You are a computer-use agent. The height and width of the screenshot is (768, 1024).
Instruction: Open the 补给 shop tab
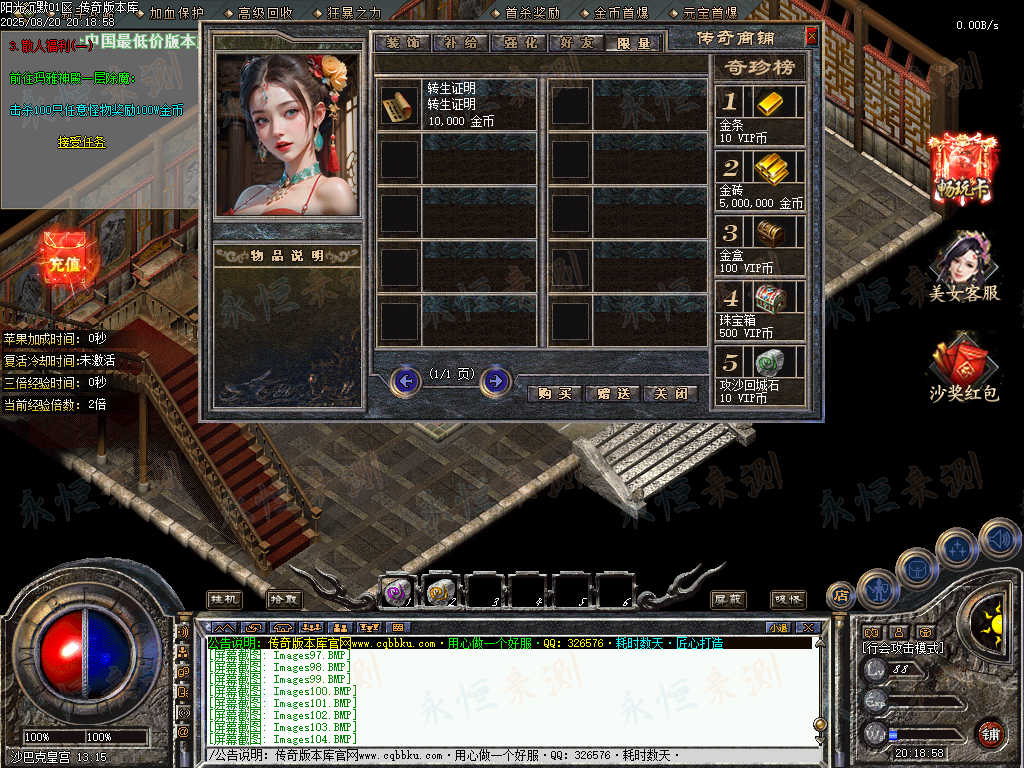(460, 43)
